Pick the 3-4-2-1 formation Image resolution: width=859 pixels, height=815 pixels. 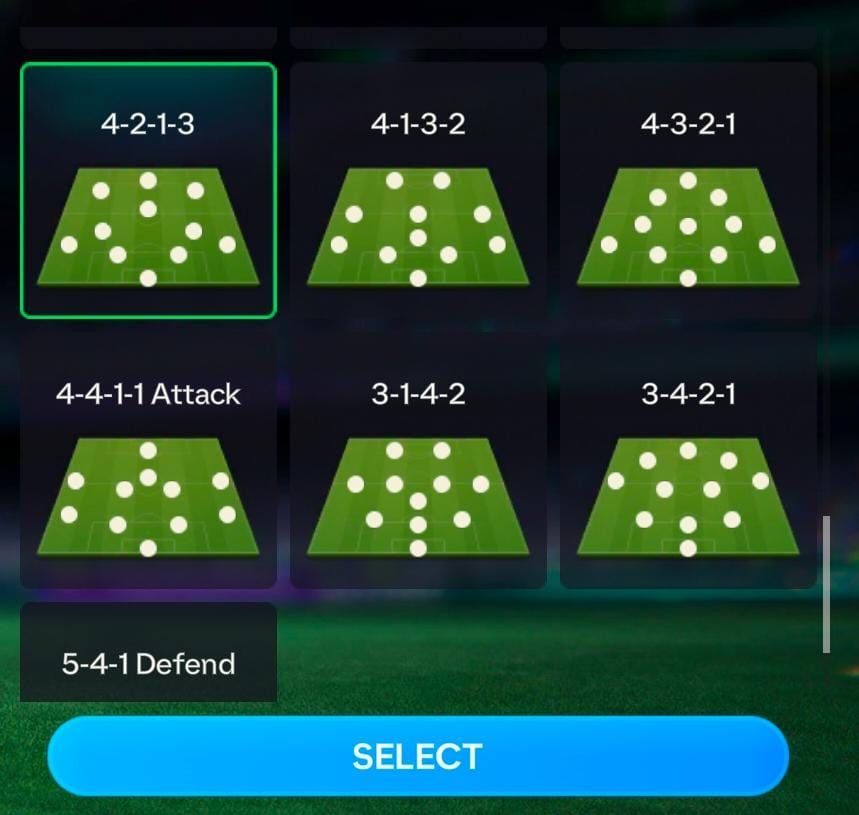pos(688,460)
